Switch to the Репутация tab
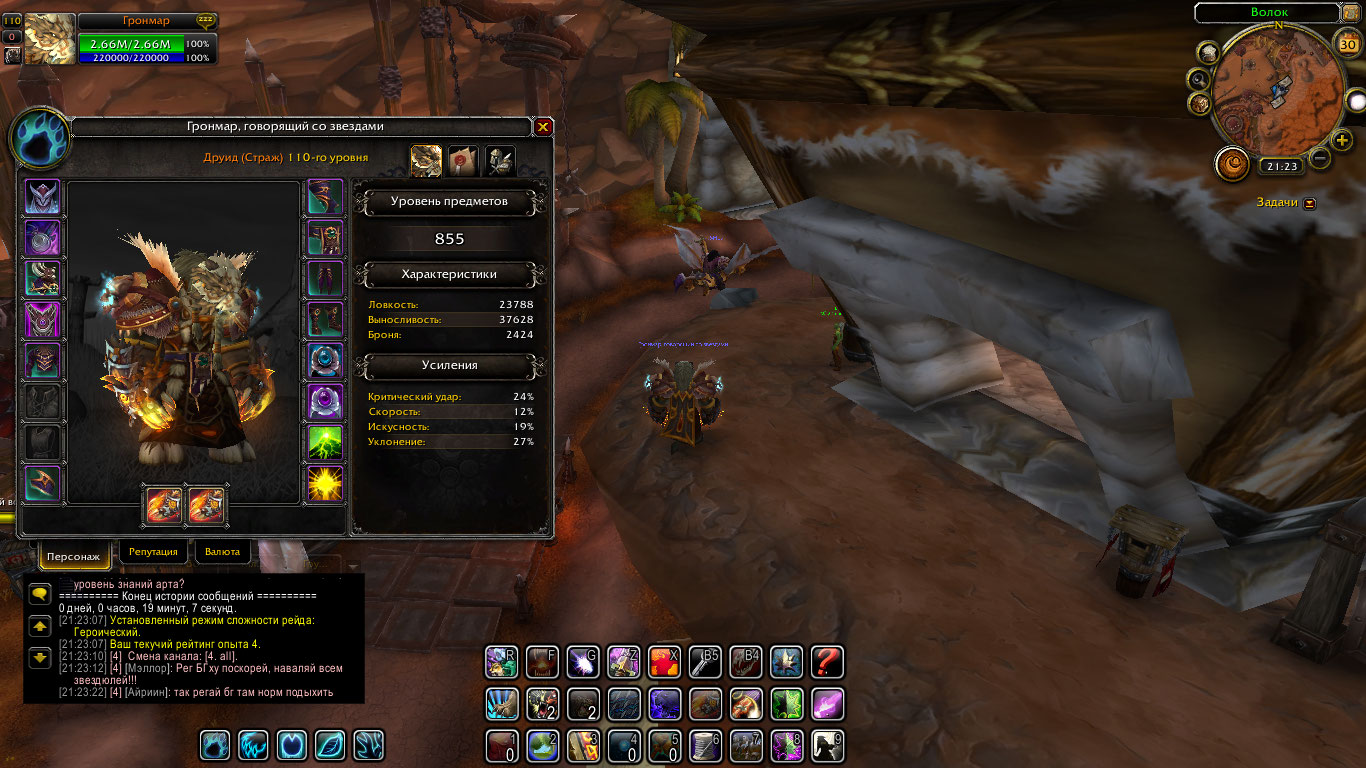The image size is (1366, 768). point(153,551)
